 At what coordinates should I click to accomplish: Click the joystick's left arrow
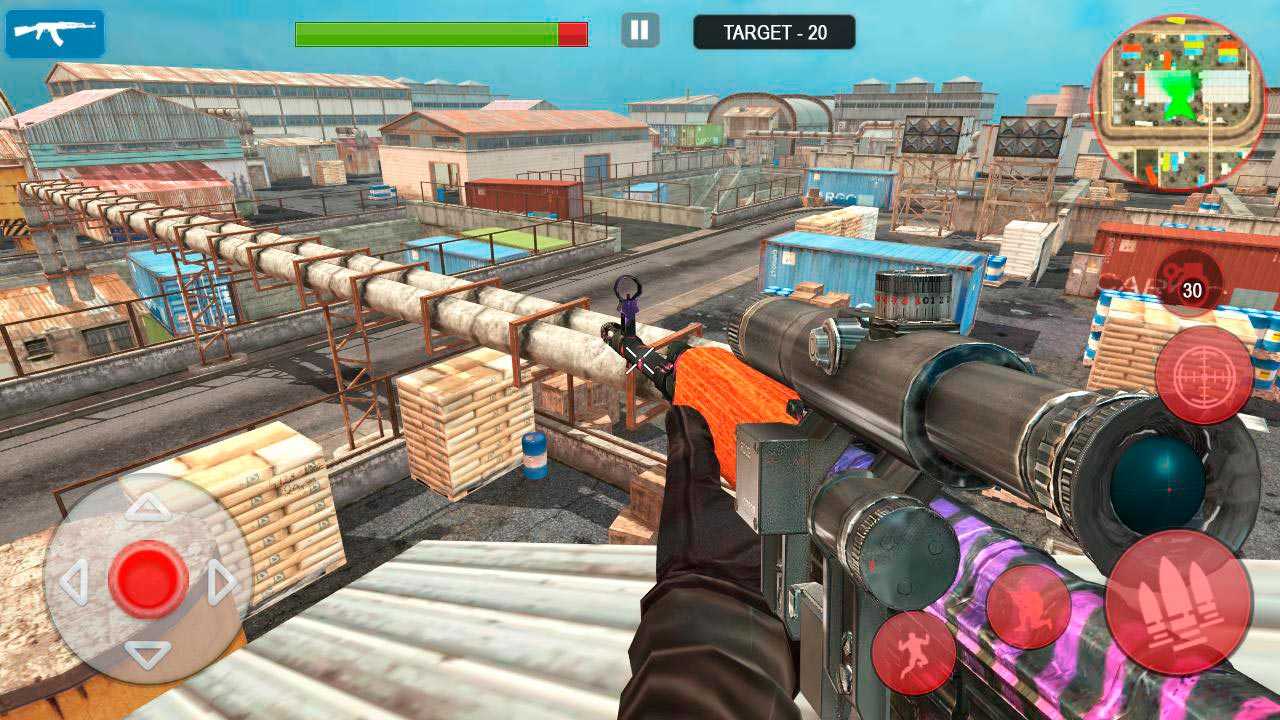[73, 581]
